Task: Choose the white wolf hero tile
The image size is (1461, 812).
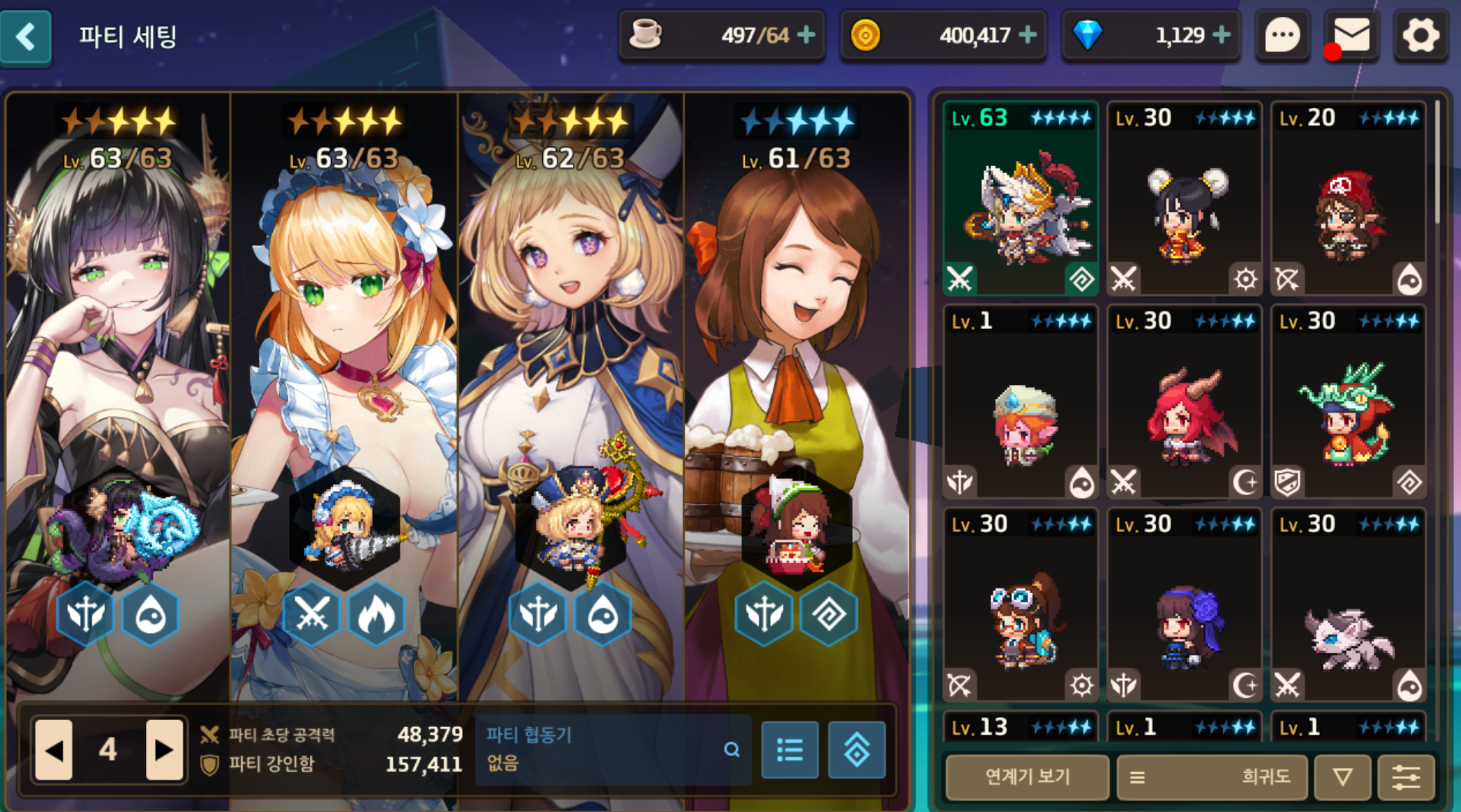Action: [x=1348, y=605]
